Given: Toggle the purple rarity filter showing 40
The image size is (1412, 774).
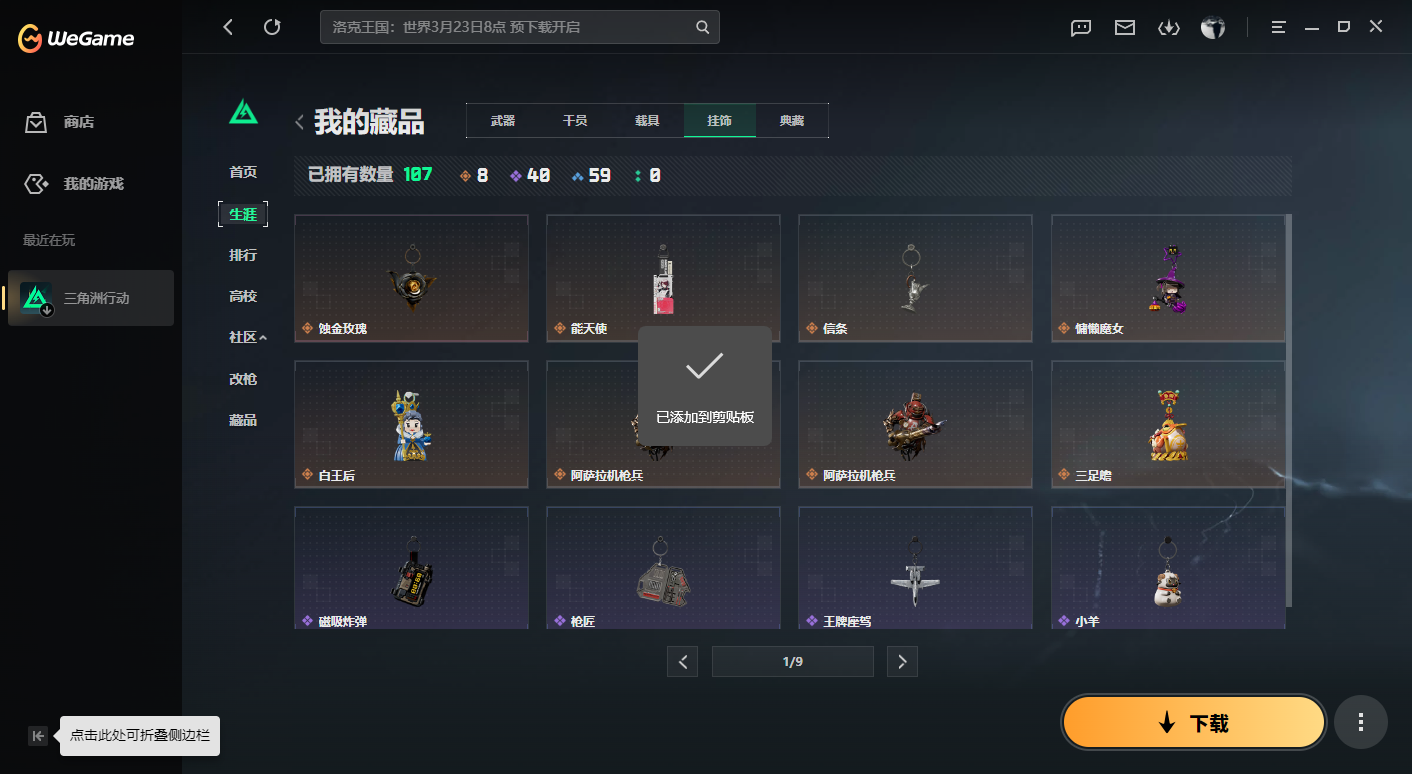Looking at the screenshot, I should point(528,174).
